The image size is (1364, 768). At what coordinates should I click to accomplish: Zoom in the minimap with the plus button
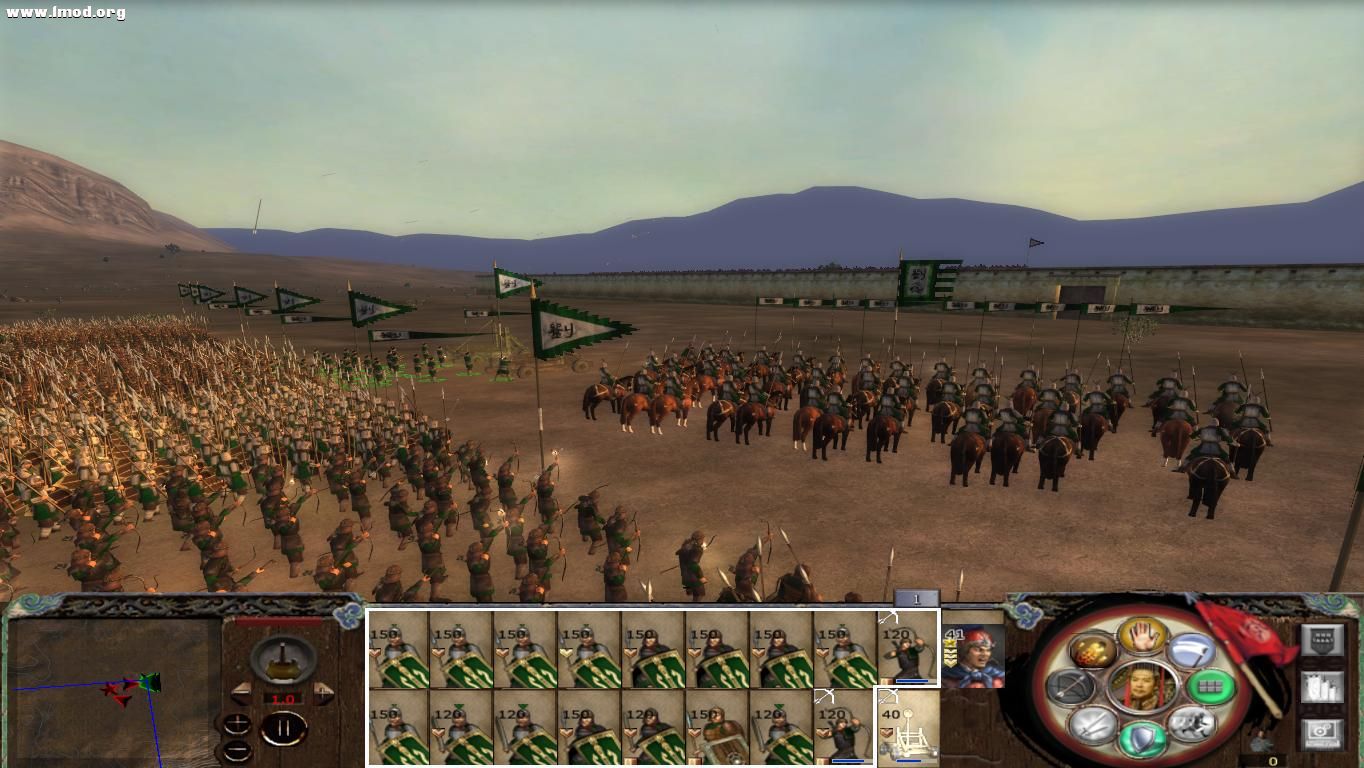point(237,723)
